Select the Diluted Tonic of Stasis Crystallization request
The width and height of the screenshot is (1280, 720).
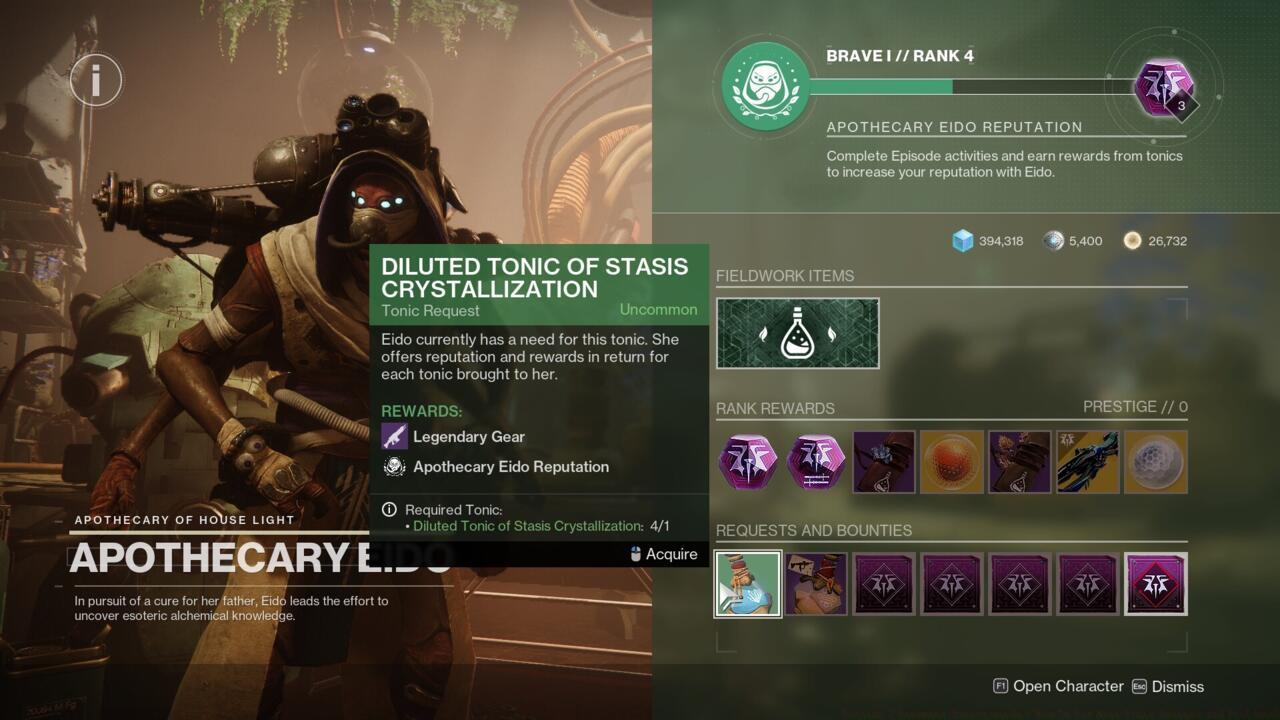click(747, 584)
